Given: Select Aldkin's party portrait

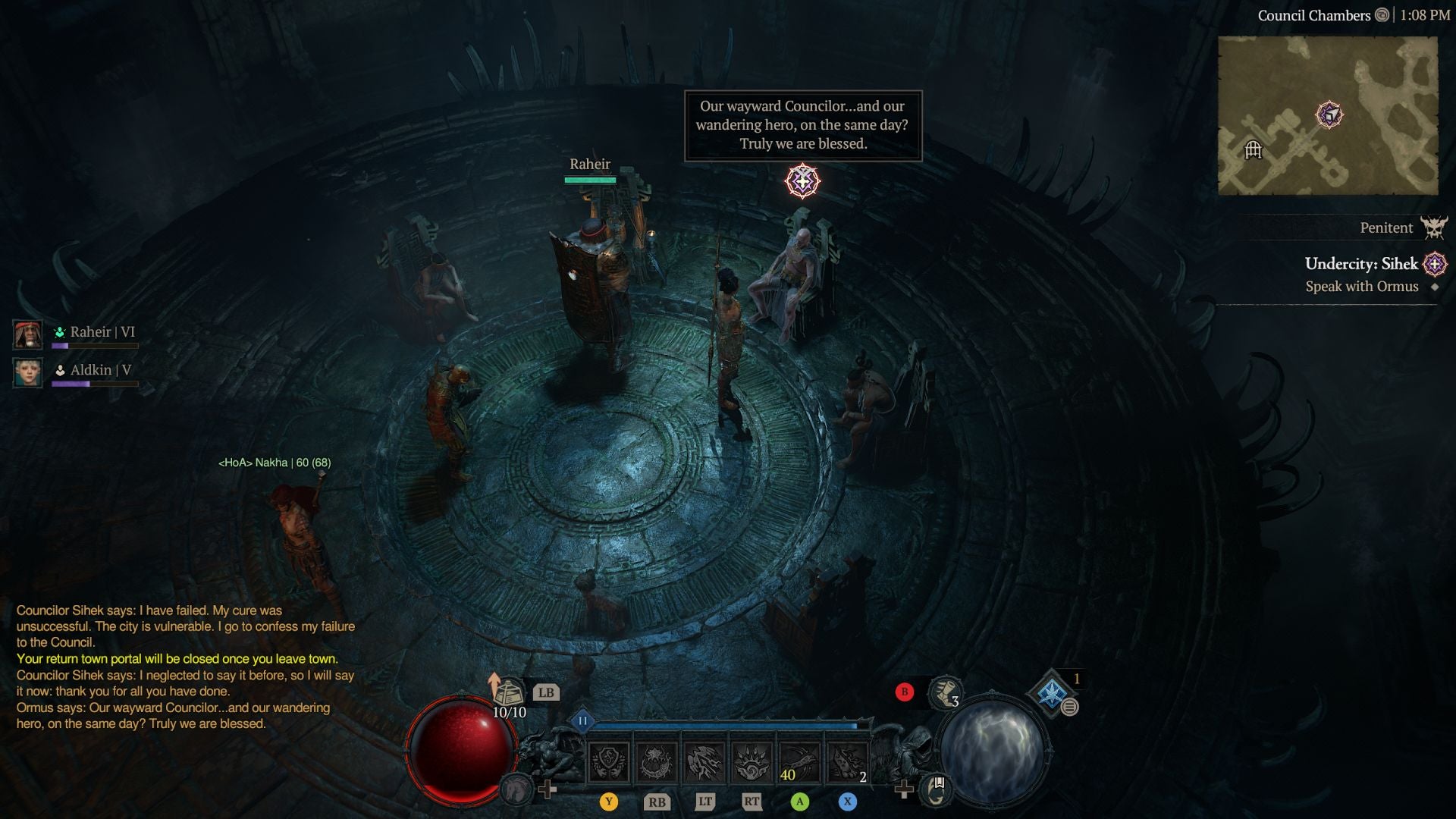Looking at the screenshot, I should pyautogui.click(x=28, y=372).
